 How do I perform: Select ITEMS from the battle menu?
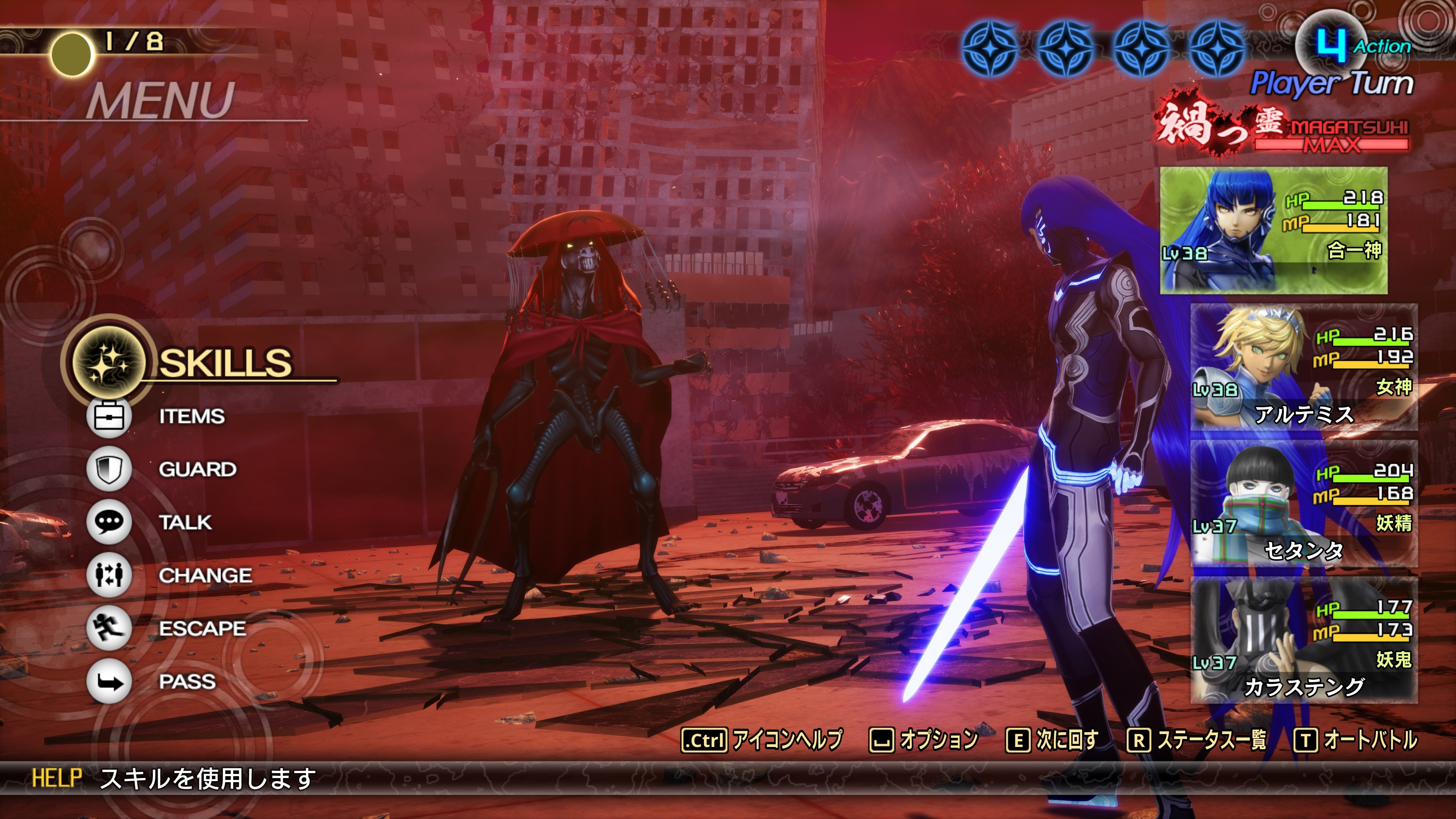coord(191,417)
